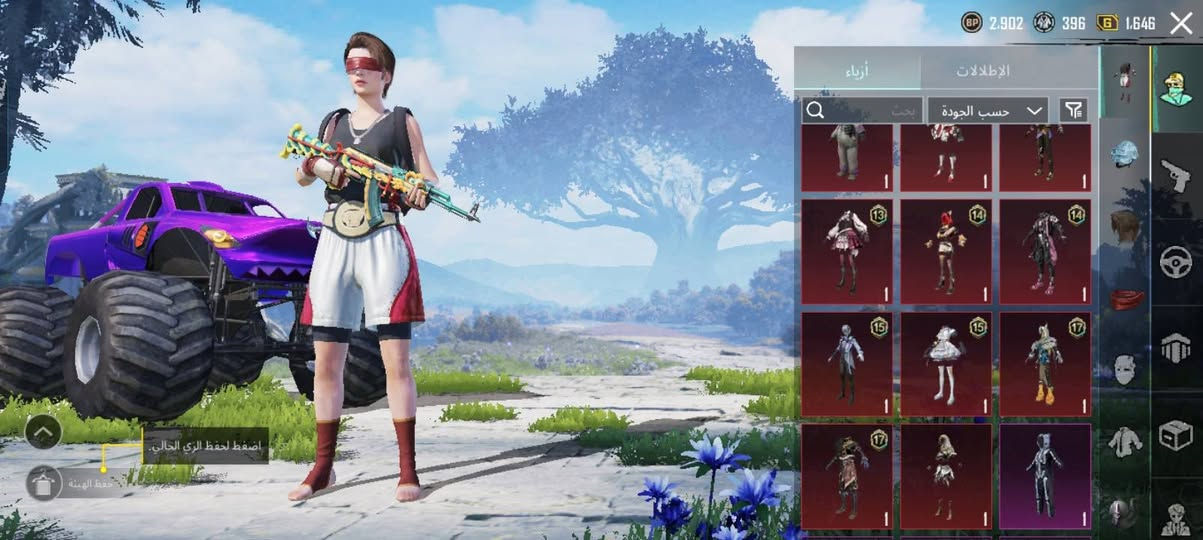Select the white dress outfit with badge 15
Viewport: 1203px width, 540px height.
tap(946, 364)
